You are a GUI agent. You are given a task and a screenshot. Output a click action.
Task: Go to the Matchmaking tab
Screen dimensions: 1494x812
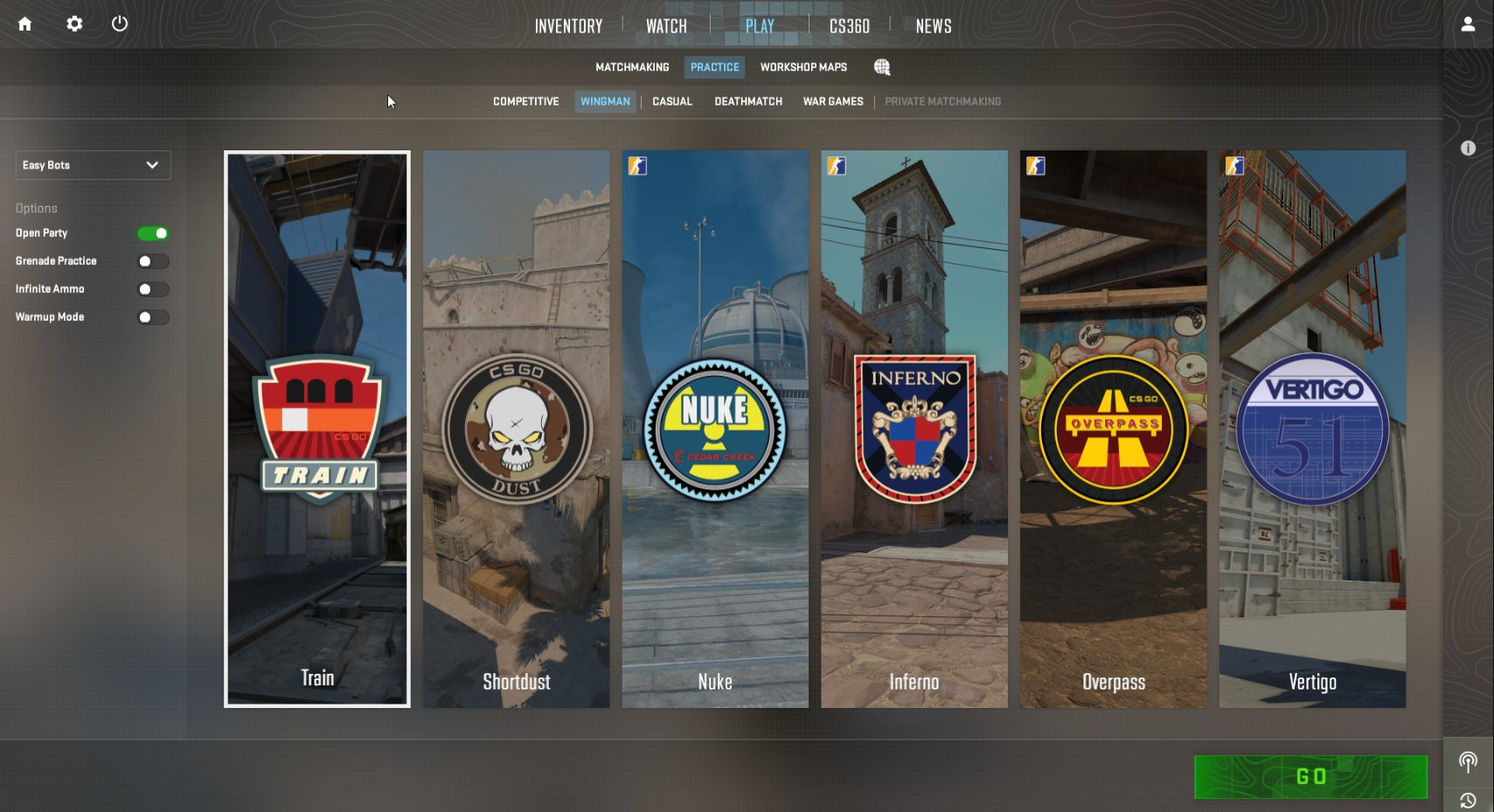click(632, 67)
